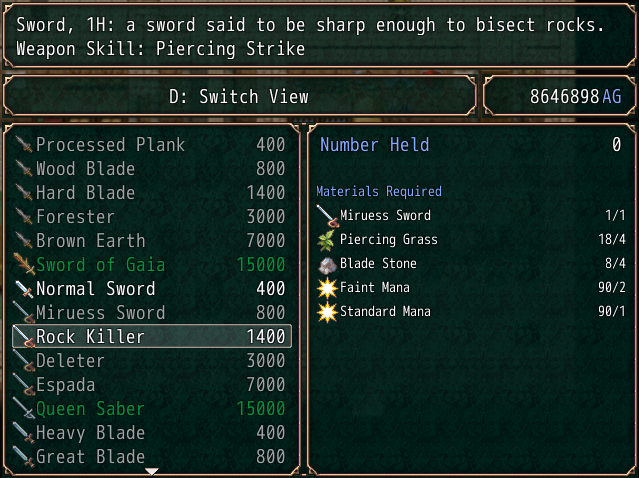The width and height of the screenshot is (639, 478).
Task: Select Processed Plank in the crafting list
Action: pyautogui.click(x=150, y=145)
